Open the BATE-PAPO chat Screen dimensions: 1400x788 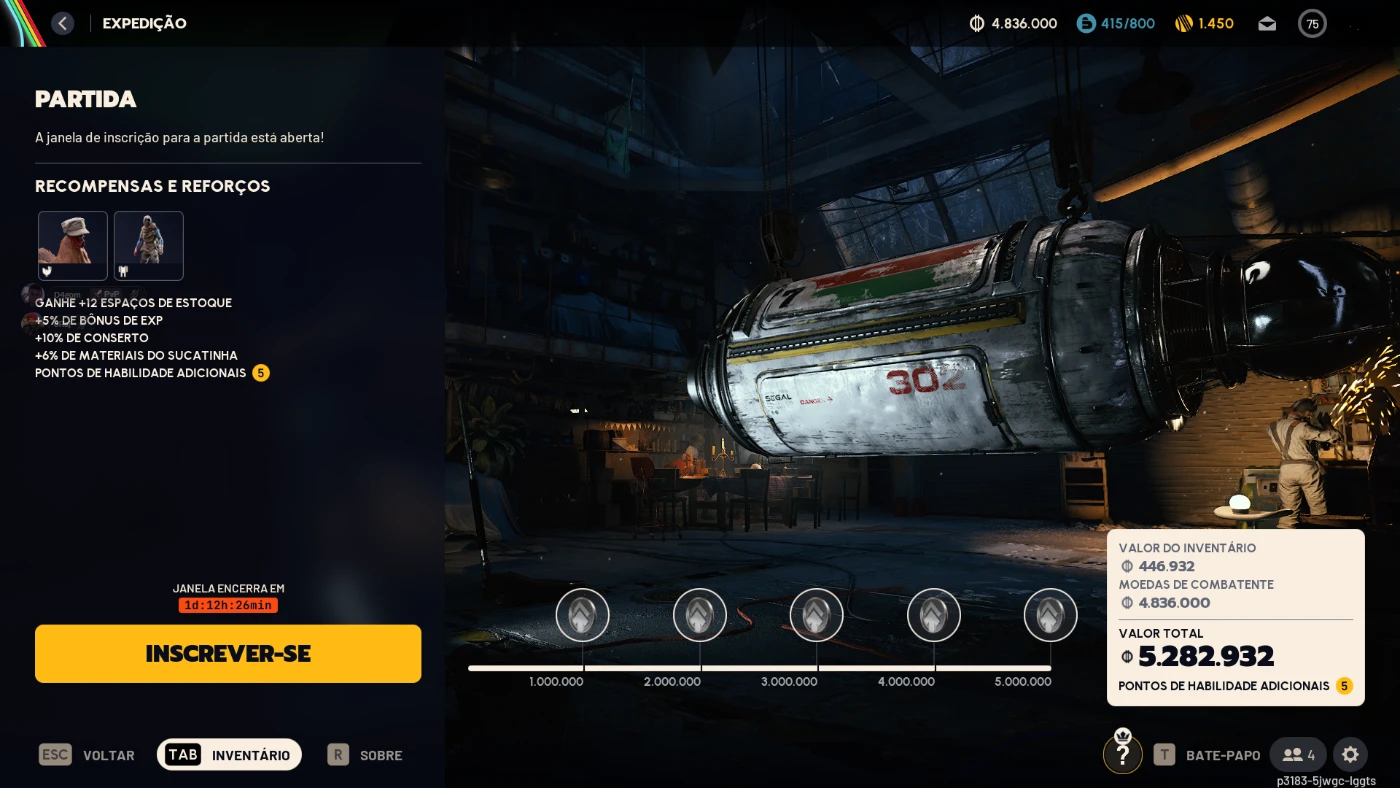(x=1208, y=755)
